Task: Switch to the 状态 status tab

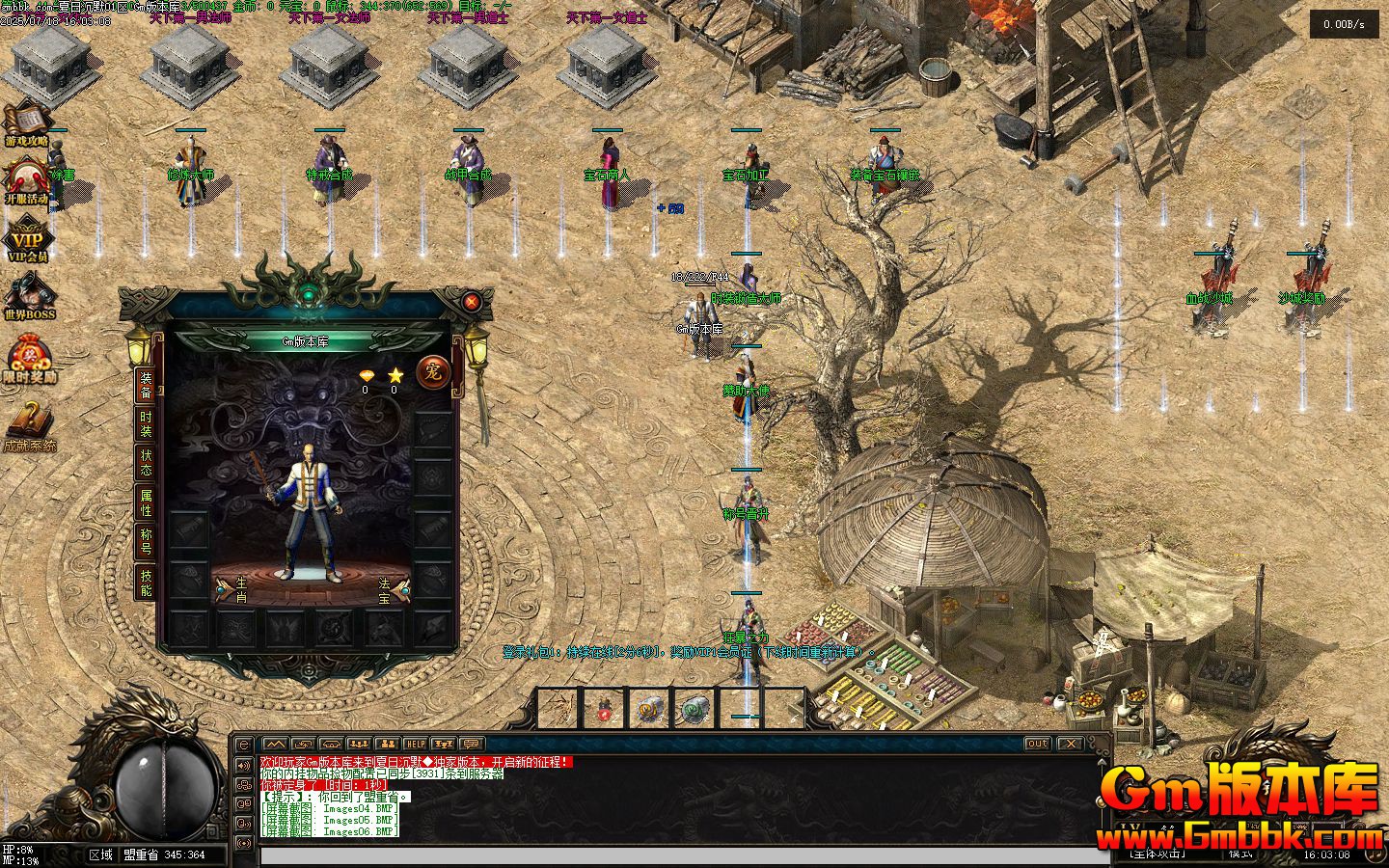Action: click(x=146, y=463)
